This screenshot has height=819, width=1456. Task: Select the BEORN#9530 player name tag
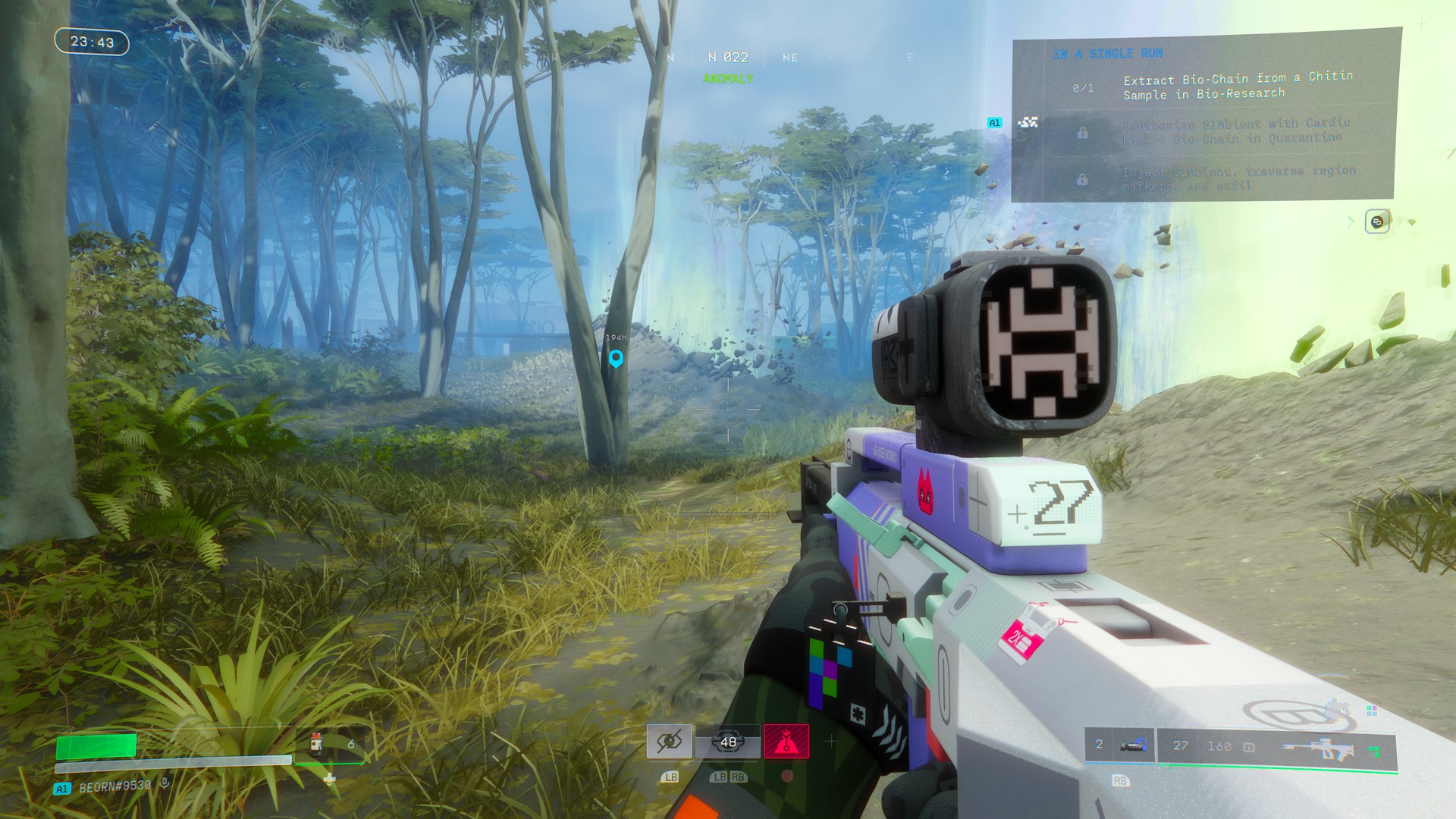coord(115,786)
